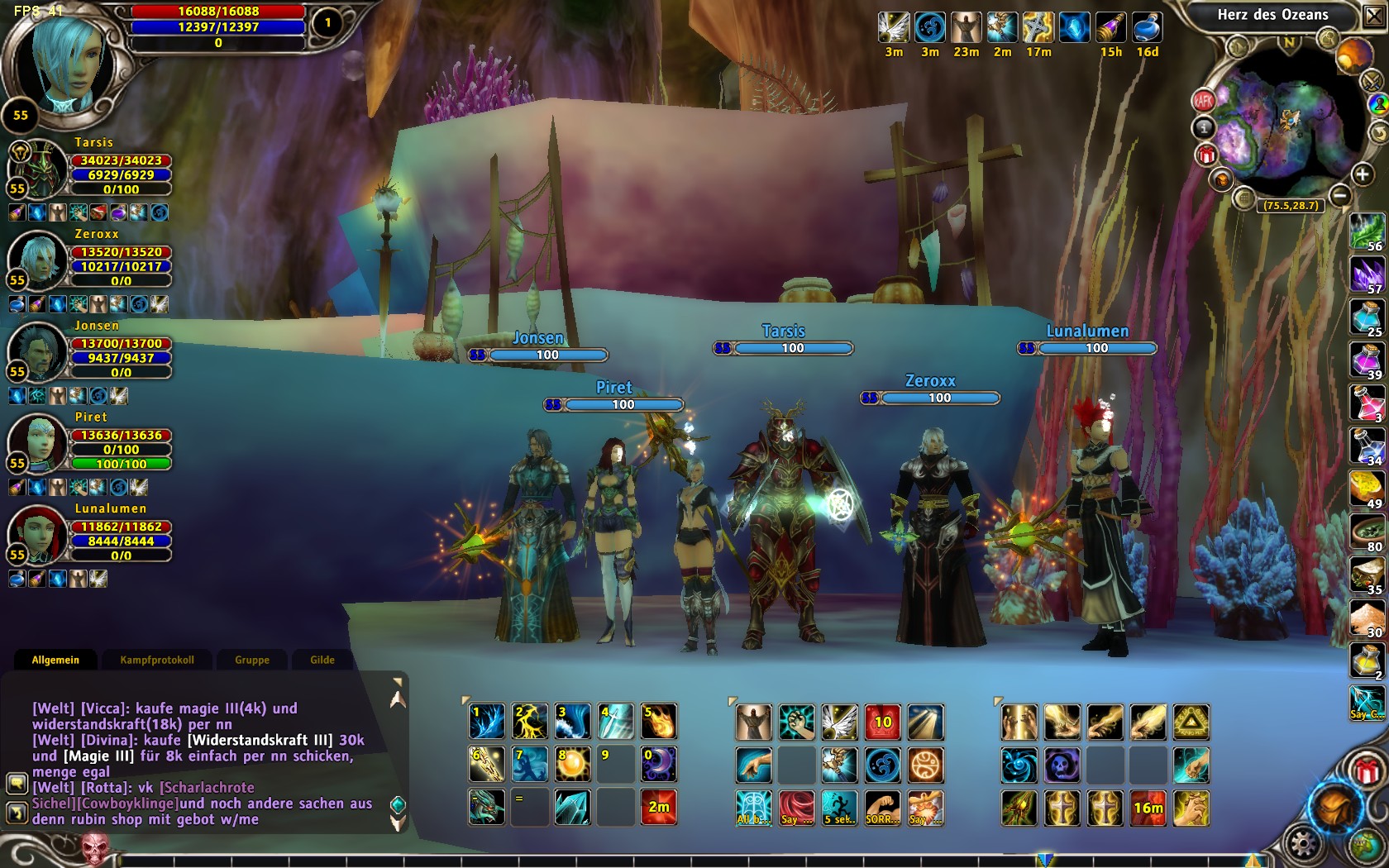Viewport: 1389px width, 868px height.
Task: Open the settings gear button
Action: tap(1304, 844)
